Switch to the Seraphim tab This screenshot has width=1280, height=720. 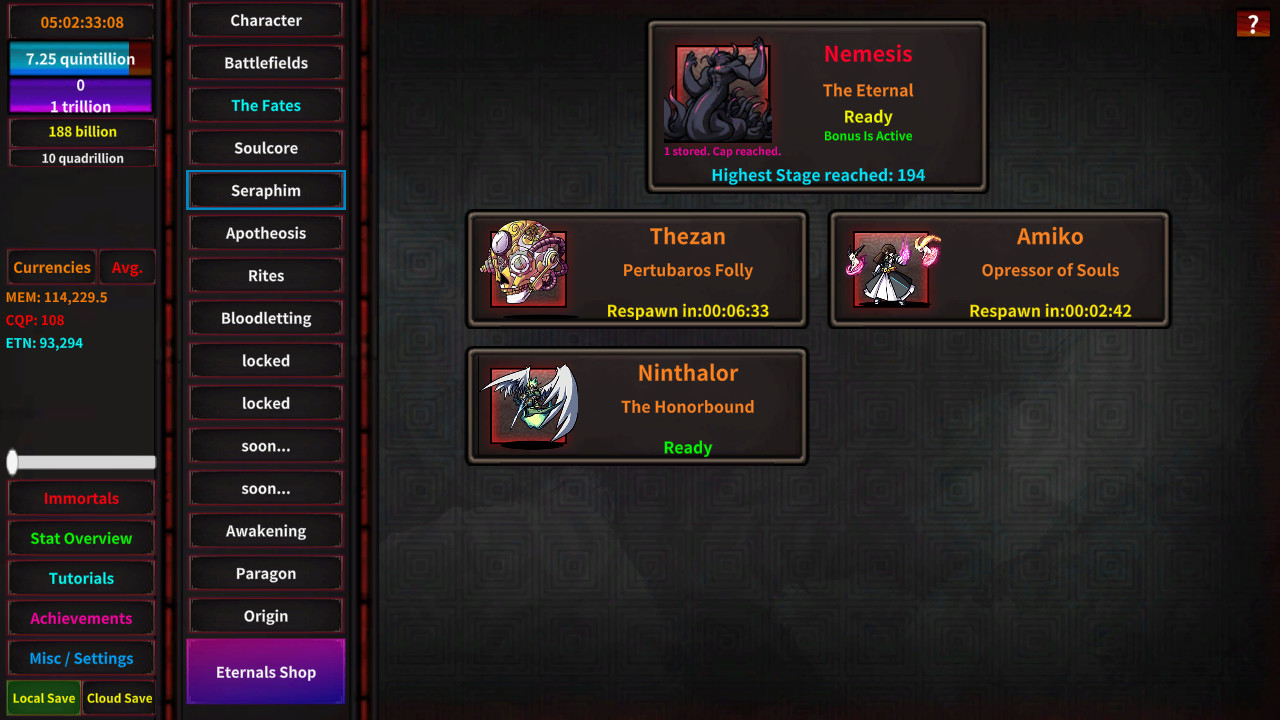pos(265,190)
